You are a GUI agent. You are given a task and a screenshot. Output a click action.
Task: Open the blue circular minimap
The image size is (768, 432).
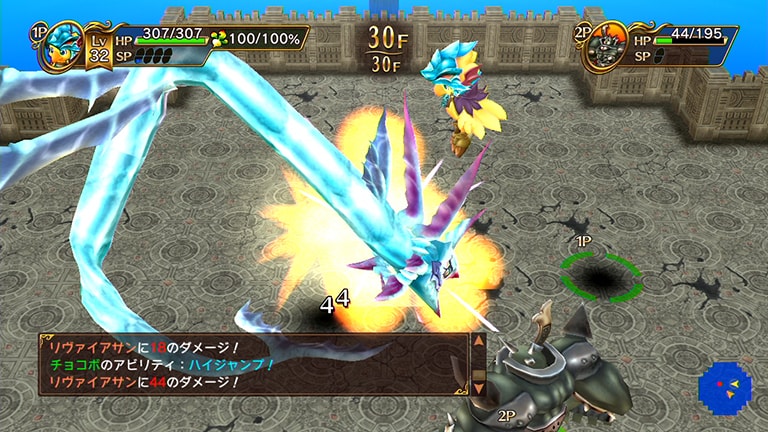[724, 387]
